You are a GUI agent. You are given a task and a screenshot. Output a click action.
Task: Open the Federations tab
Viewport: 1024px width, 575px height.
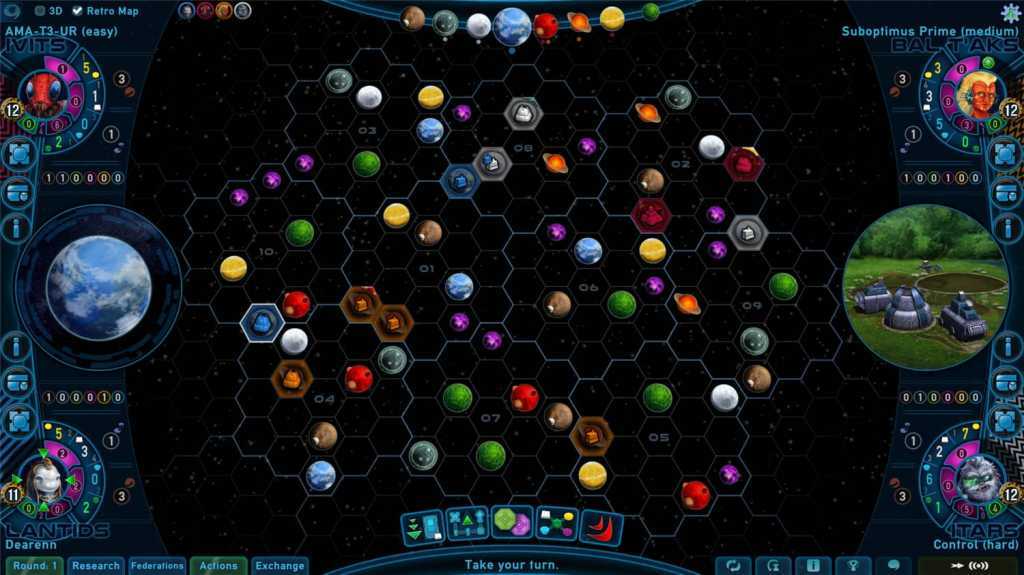(x=157, y=566)
